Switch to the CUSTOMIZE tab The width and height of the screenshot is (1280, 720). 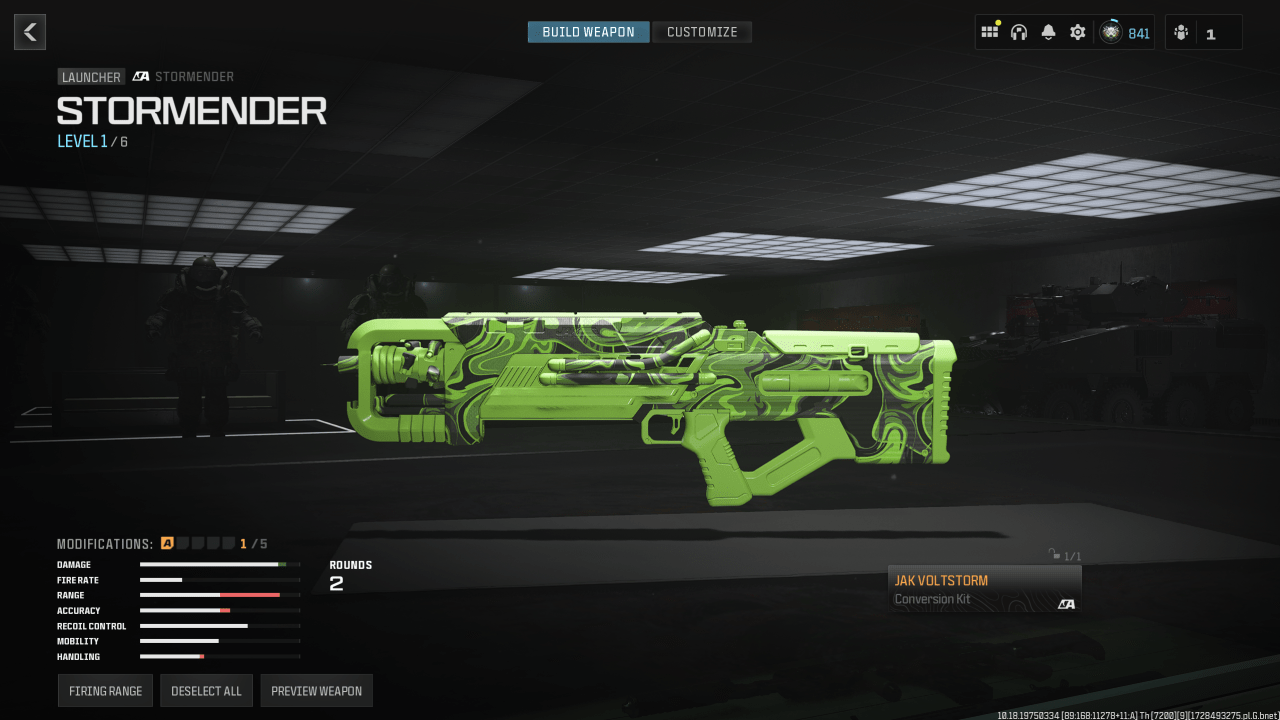pos(701,31)
